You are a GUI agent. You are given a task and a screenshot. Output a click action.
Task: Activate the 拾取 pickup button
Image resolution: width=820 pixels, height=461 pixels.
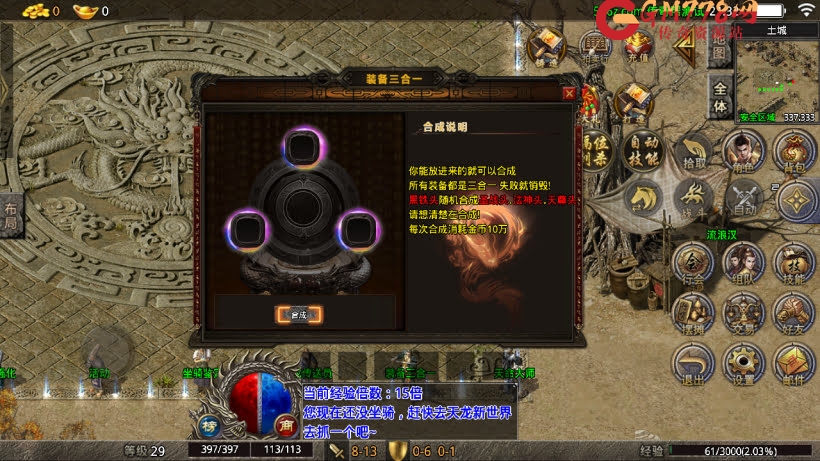coord(694,153)
